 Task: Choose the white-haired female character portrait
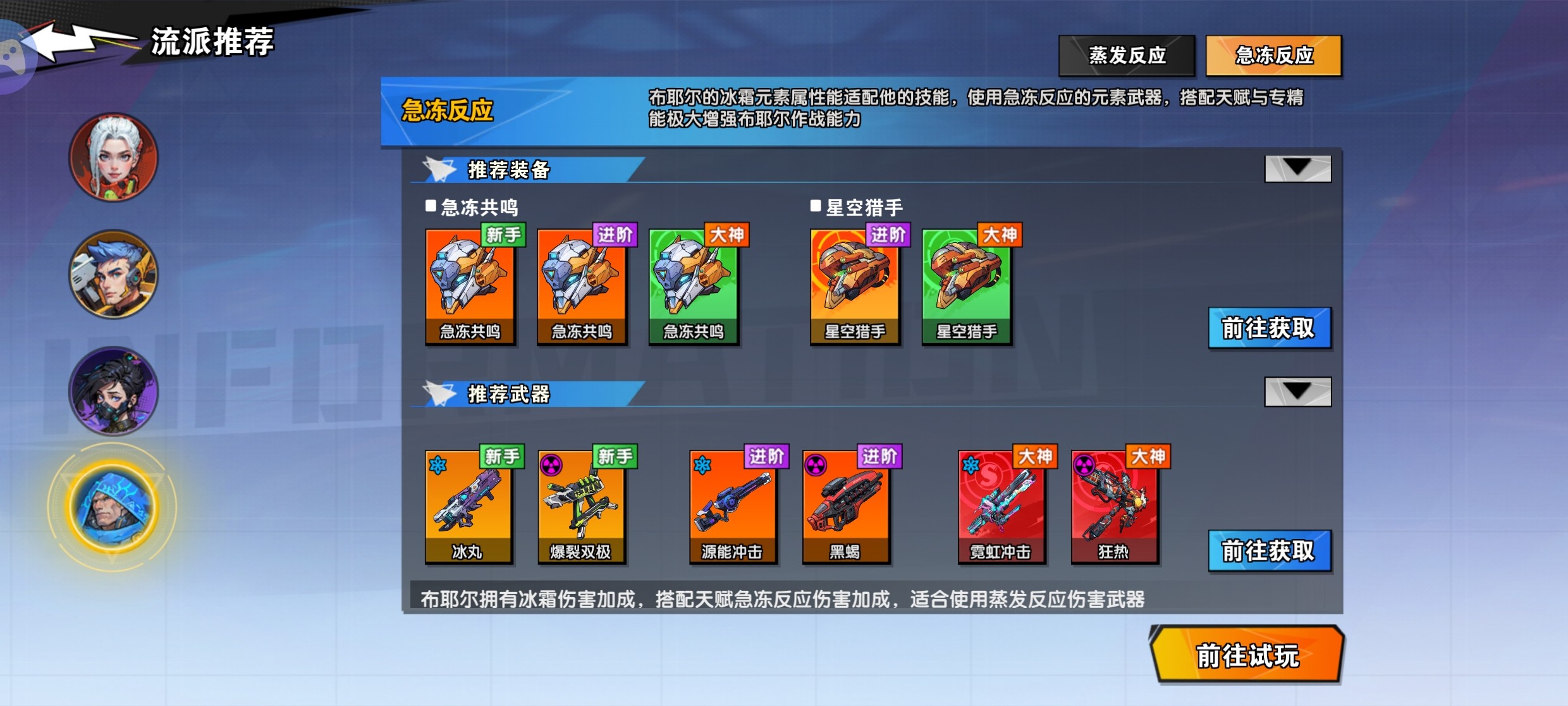point(114,158)
